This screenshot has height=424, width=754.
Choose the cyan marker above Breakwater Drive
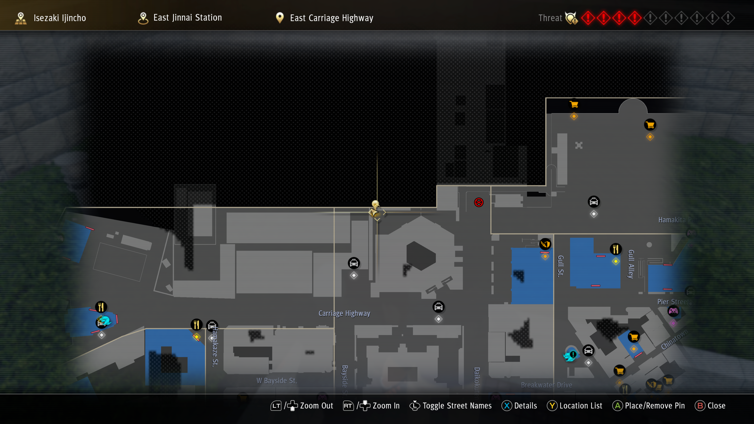570,354
